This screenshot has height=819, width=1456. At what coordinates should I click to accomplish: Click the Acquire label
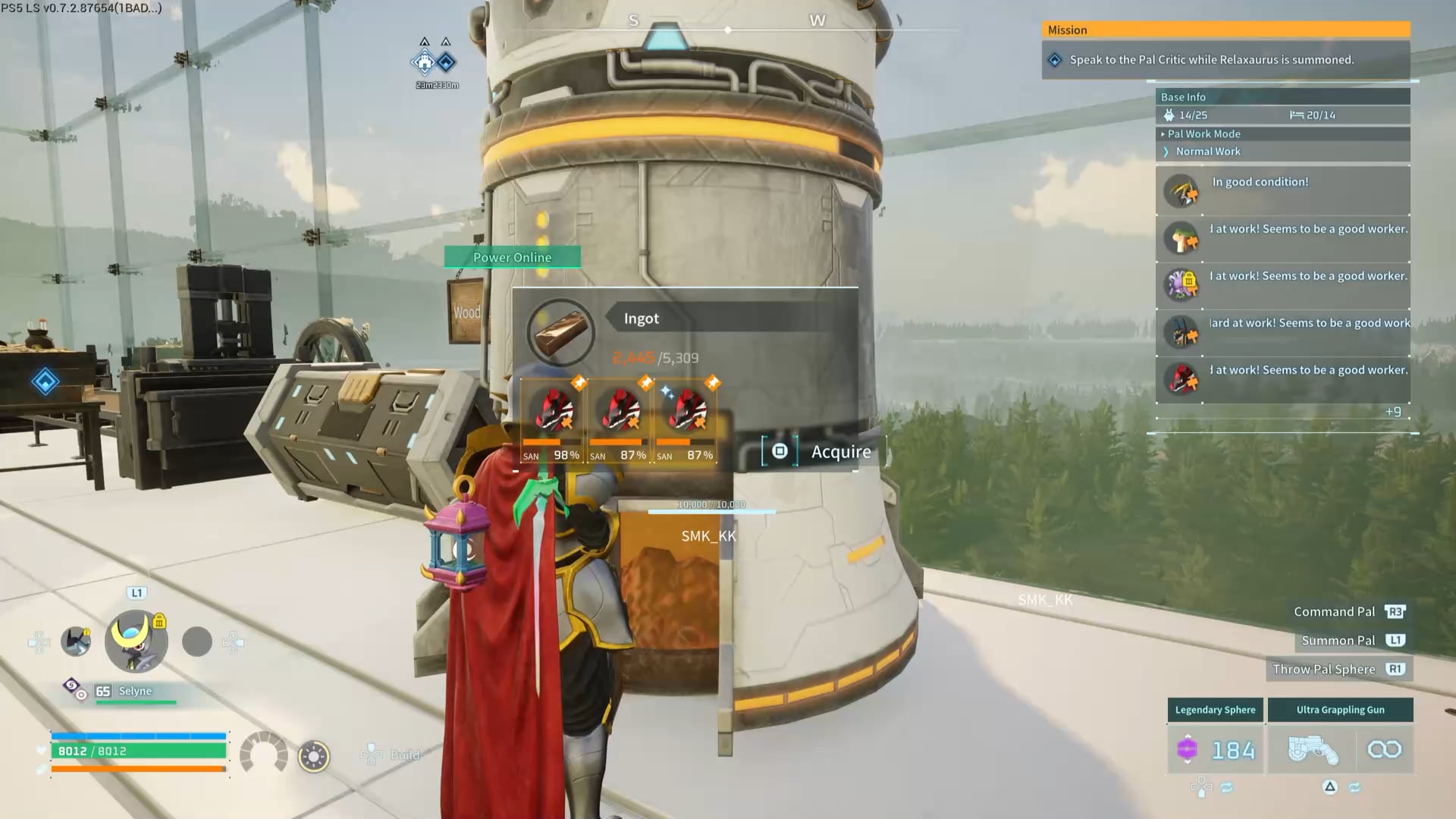coord(840,452)
